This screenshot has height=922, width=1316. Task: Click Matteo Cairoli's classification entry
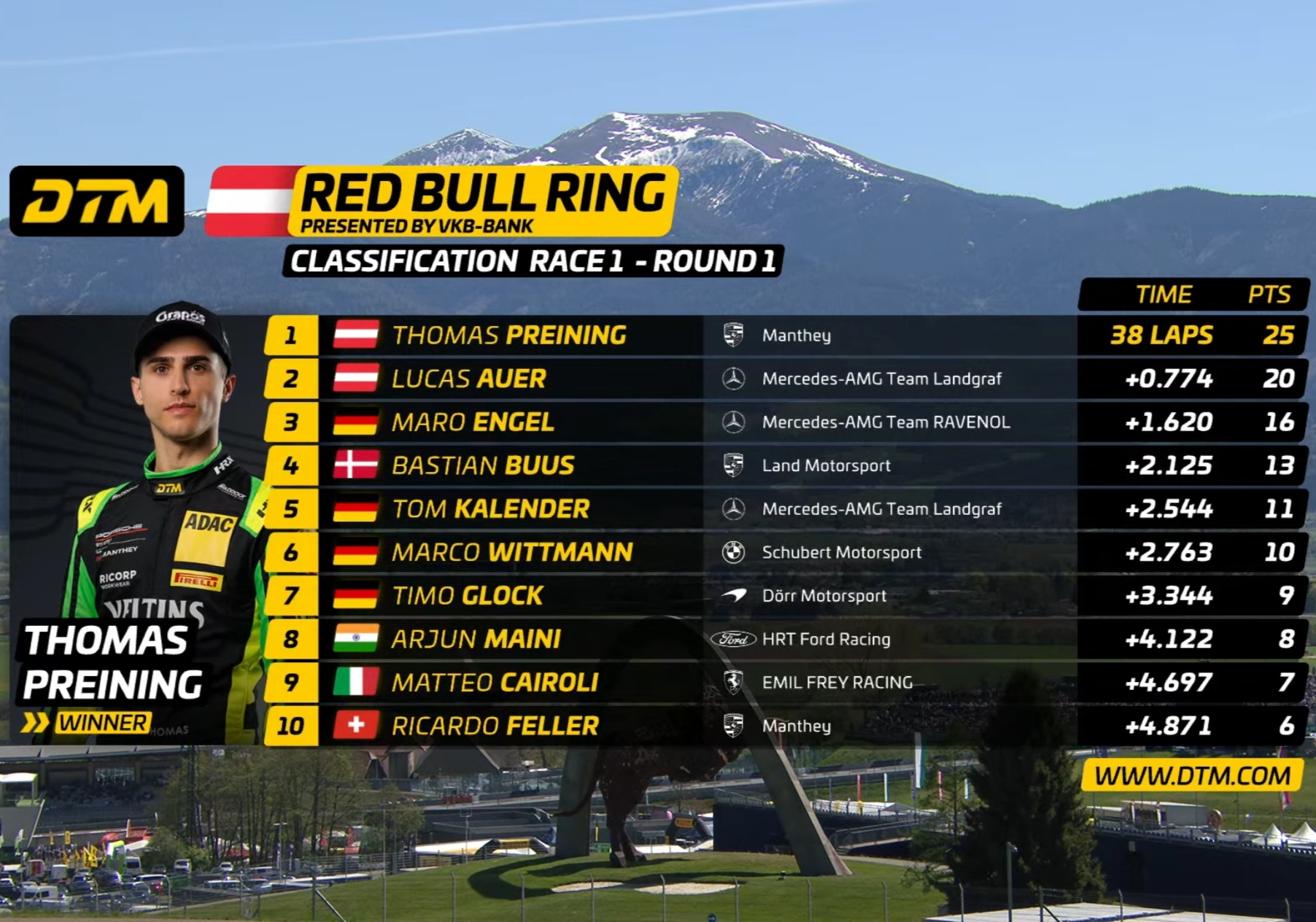coord(495,683)
